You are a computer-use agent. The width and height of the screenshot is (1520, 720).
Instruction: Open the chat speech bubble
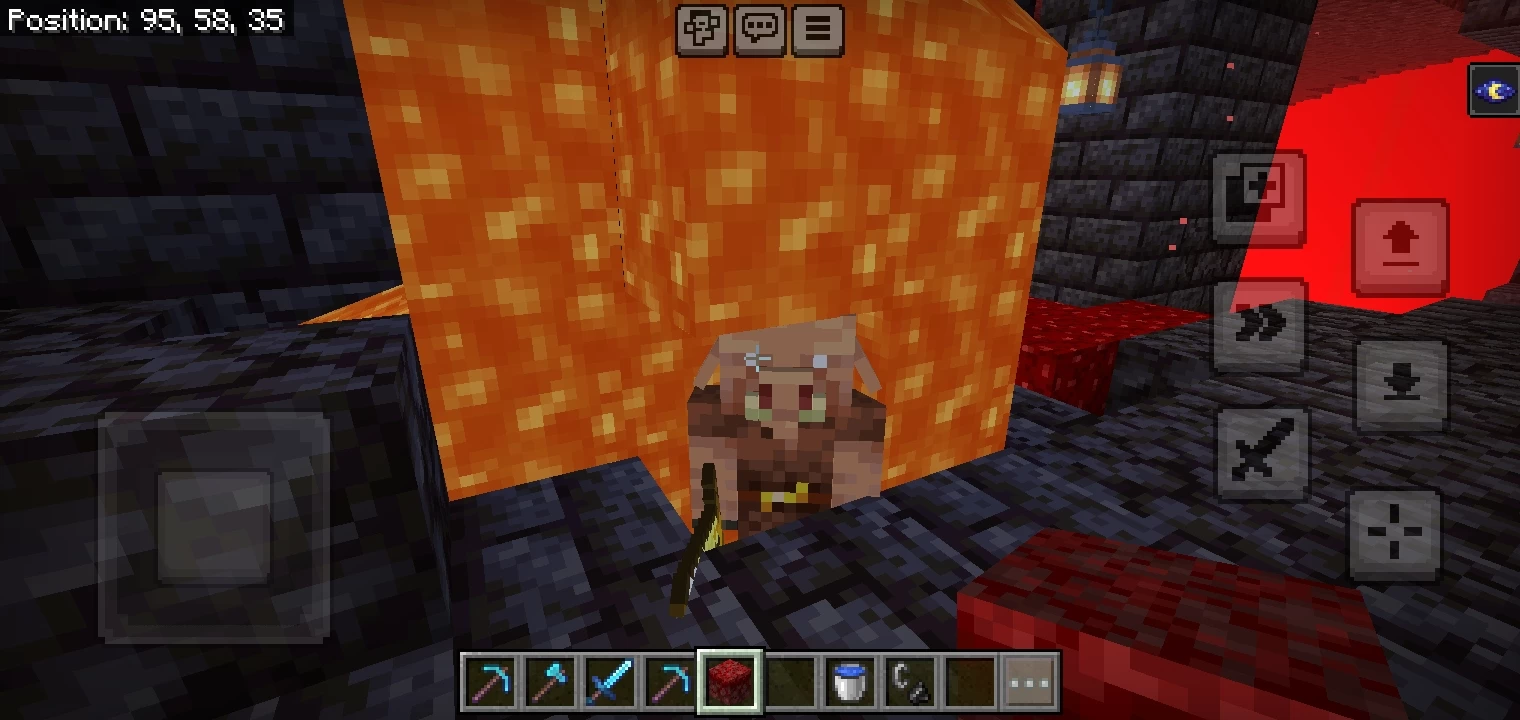pyautogui.click(x=759, y=29)
